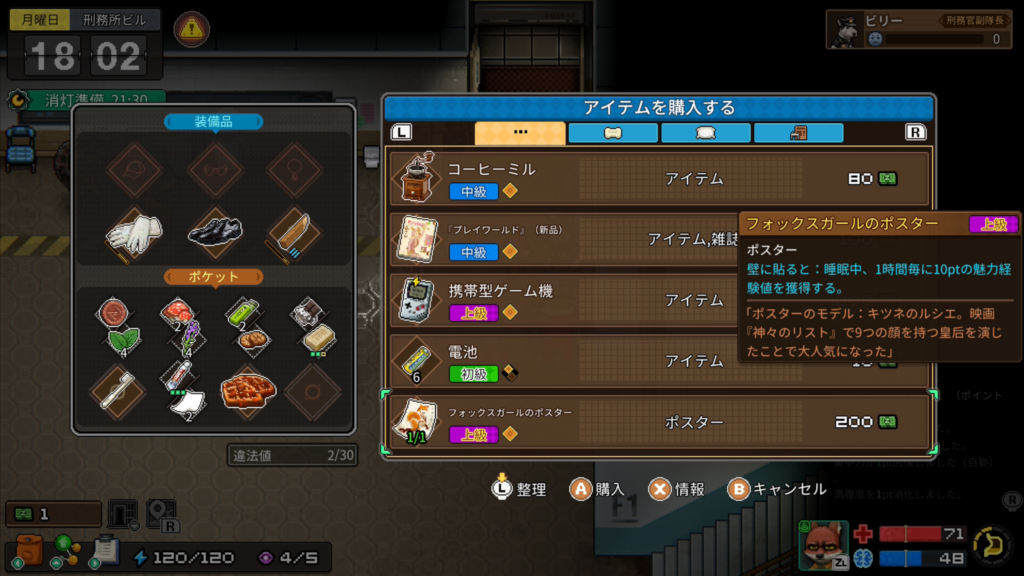The width and height of the screenshot is (1024, 576).
Task: Click the fox character portrait
Action: point(822,544)
